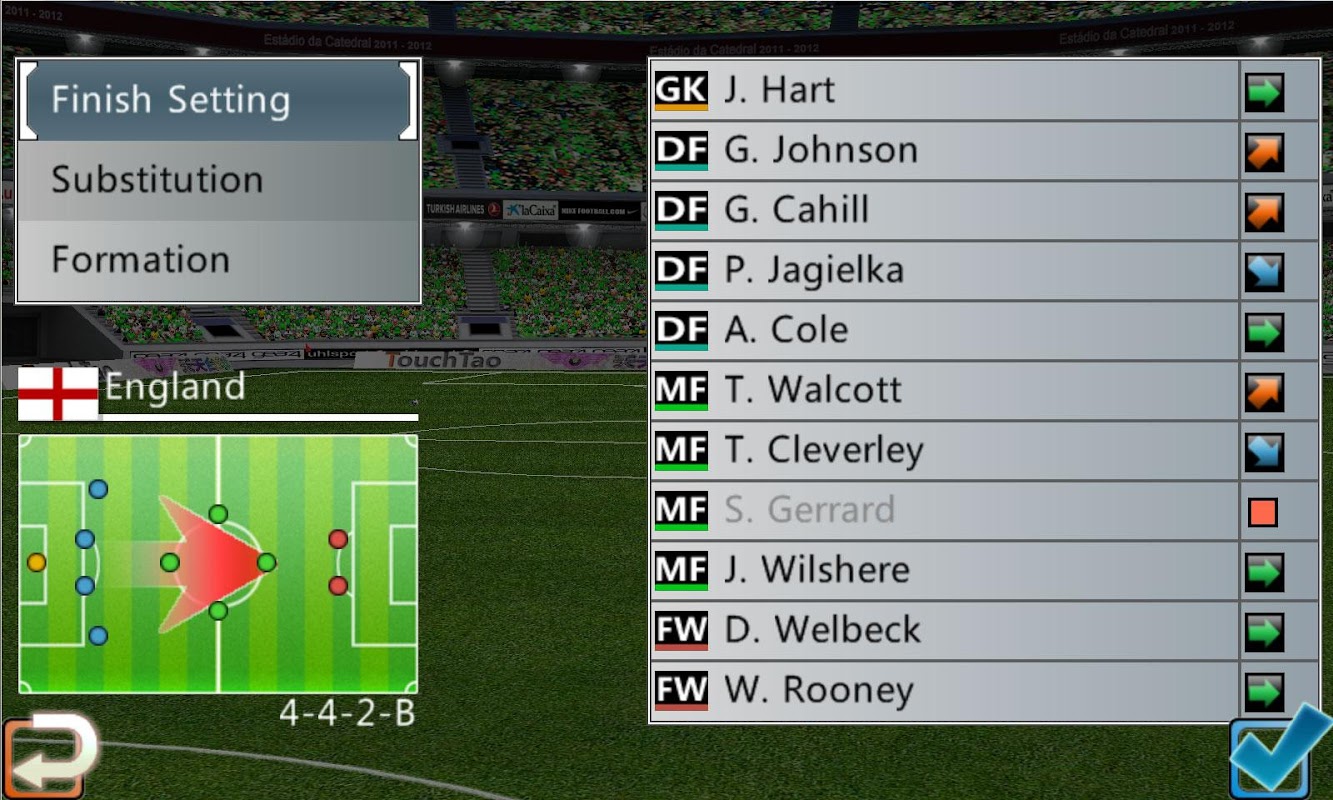Image resolution: width=1333 pixels, height=800 pixels.
Task: Select G. Cahill in the player list
Action: [x=945, y=211]
